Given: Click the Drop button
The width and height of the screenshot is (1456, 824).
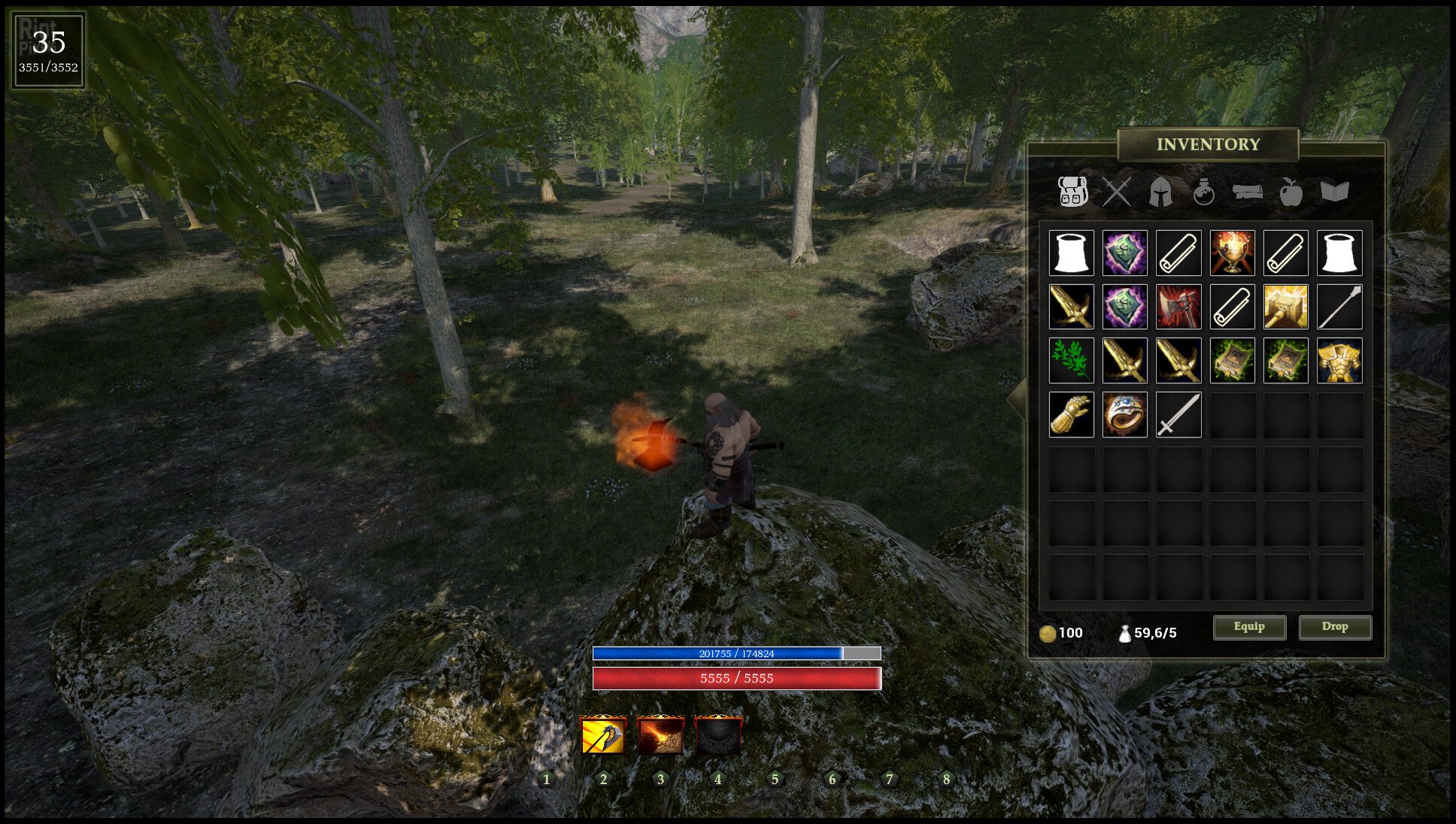Looking at the screenshot, I should pos(1335,627).
